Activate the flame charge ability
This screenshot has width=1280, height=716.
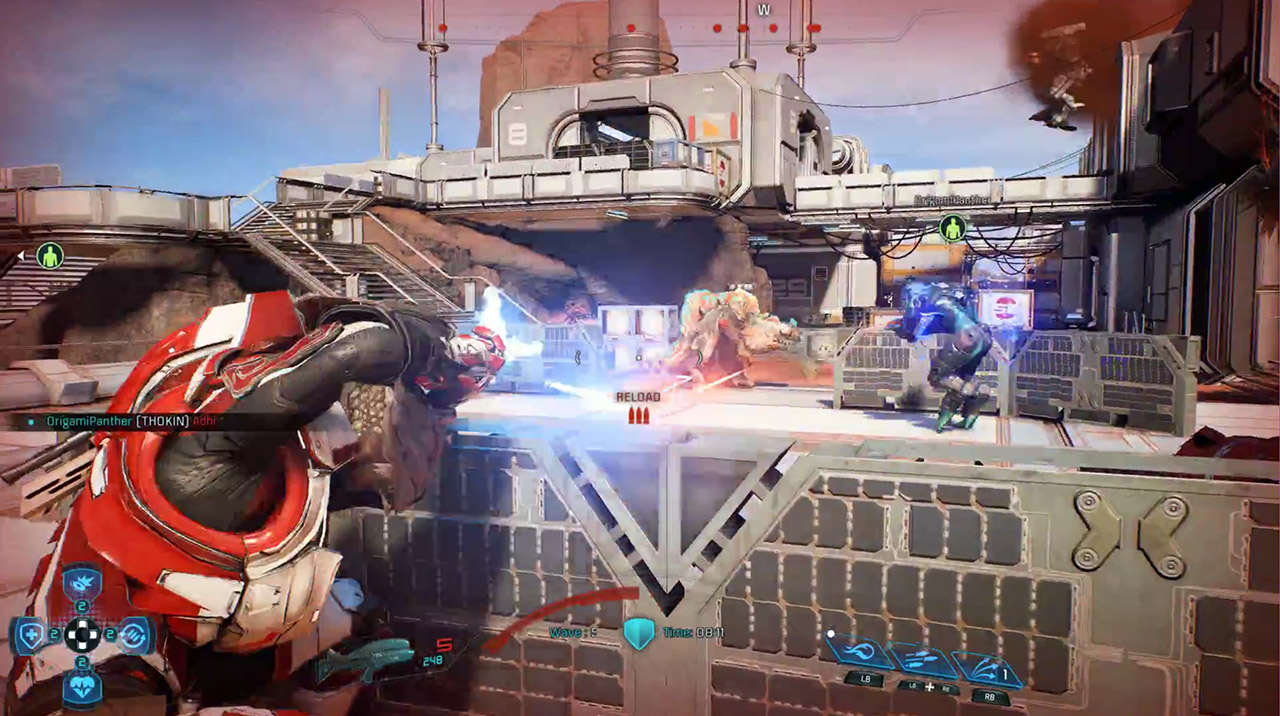click(858, 654)
